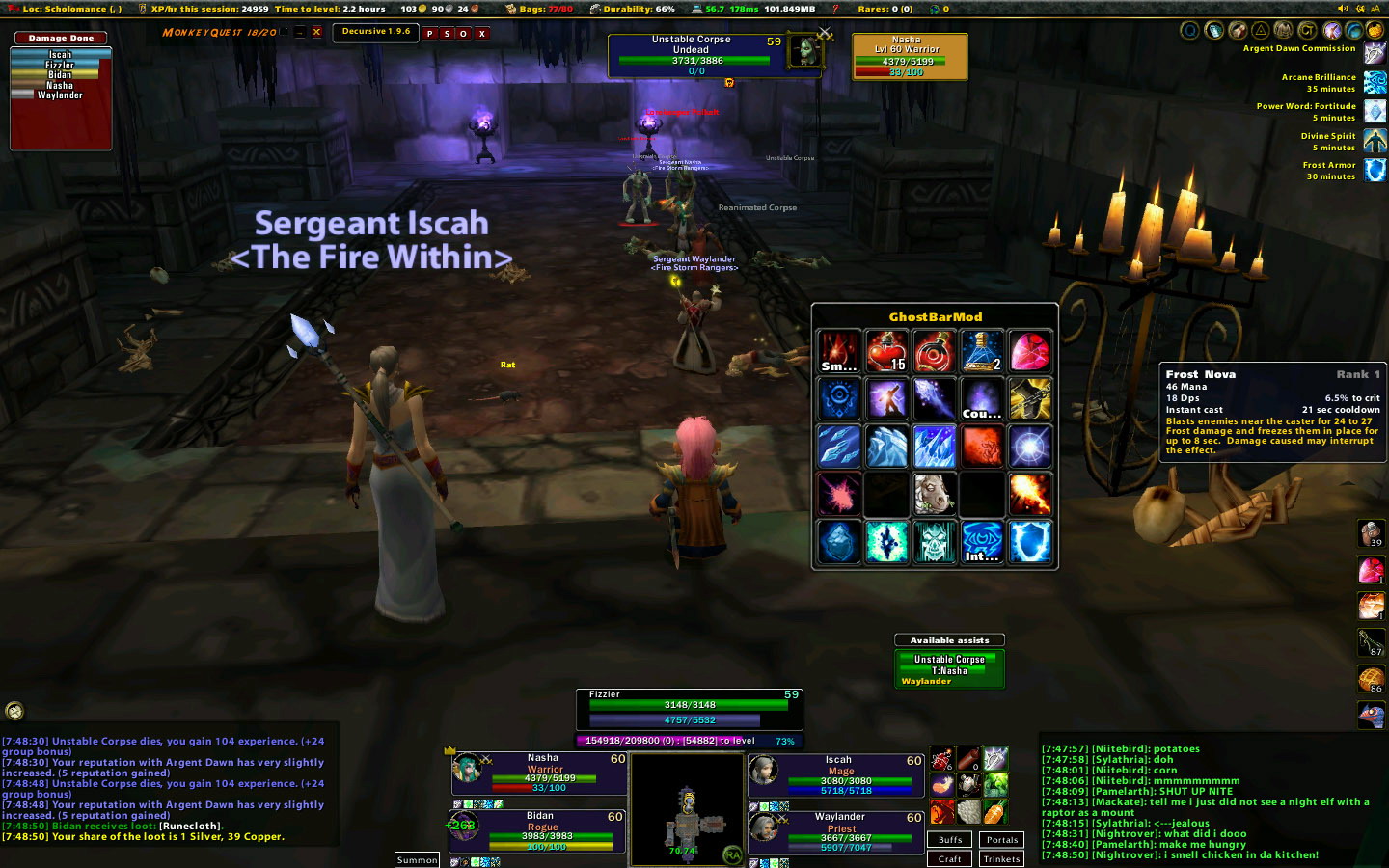Use the pink mana gem
Image resolution: width=1389 pixels, height=868 pixels.
pyautogui.click(x=1029, y=351)
